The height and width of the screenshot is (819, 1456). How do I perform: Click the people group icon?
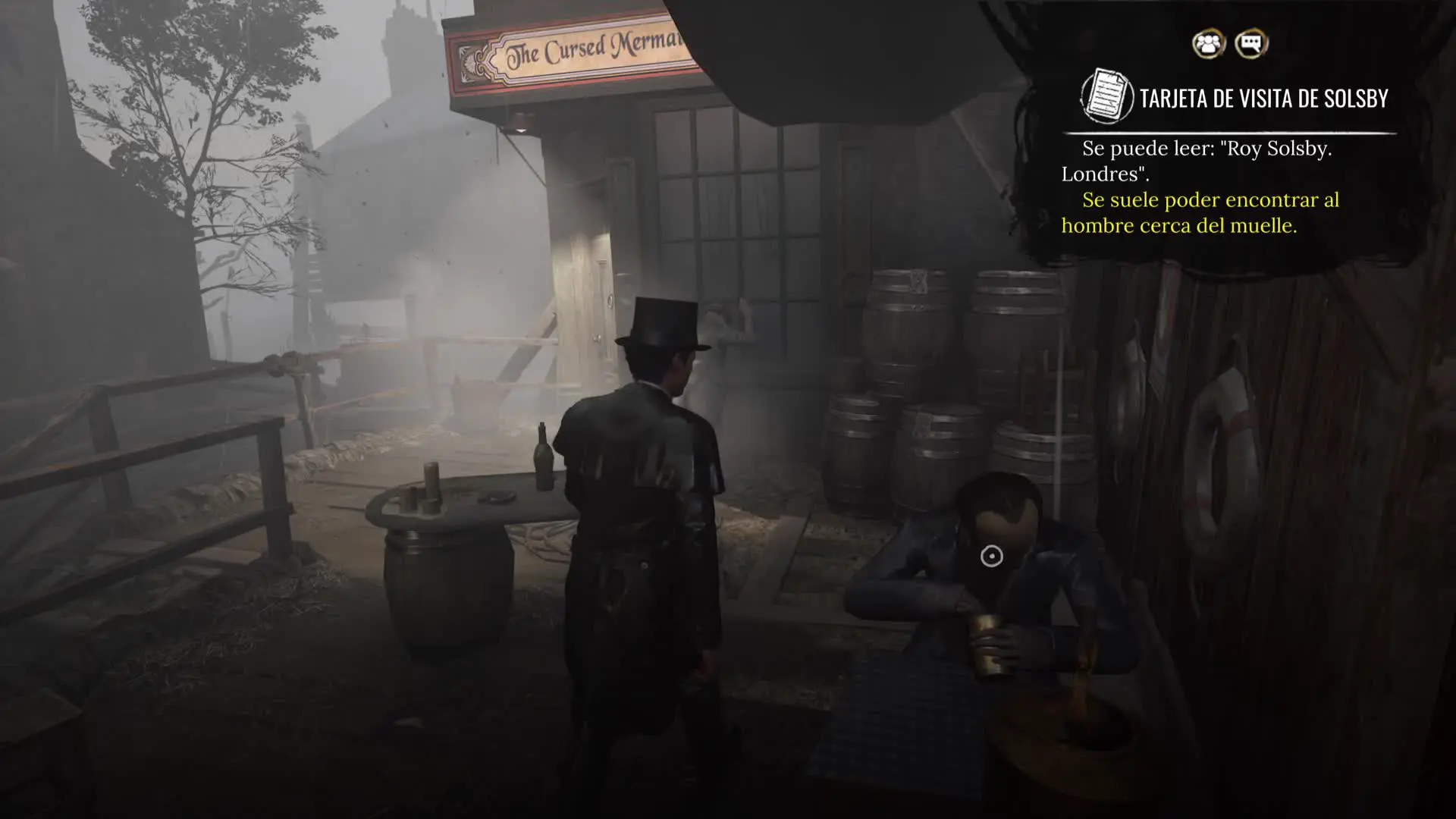tap(1208, 44)
